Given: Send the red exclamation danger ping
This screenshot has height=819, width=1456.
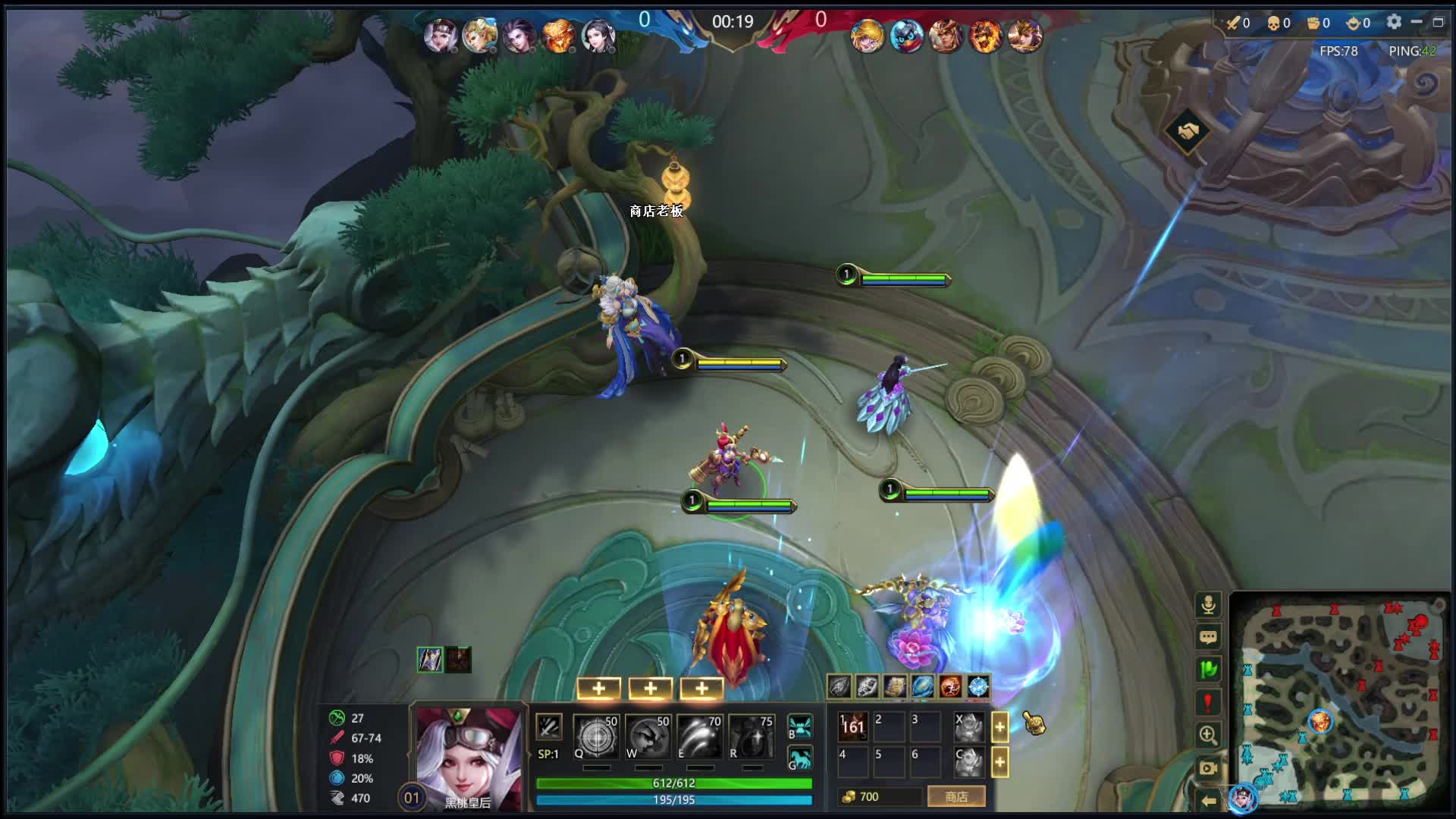Looking at the screenshot, I should coord(1208,702).
